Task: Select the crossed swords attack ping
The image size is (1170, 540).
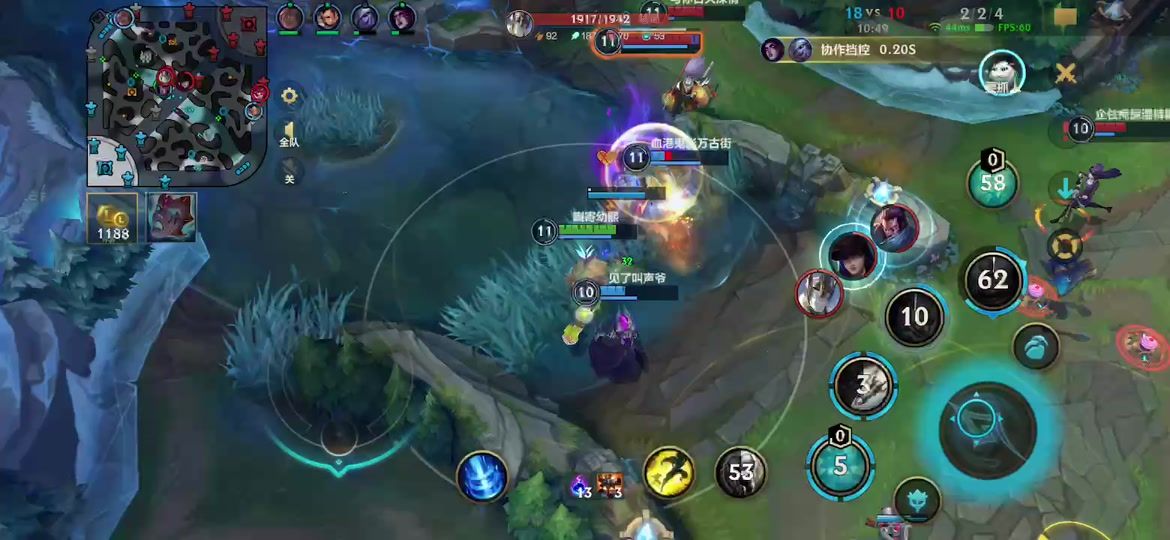Action: tap(1066, 72)
